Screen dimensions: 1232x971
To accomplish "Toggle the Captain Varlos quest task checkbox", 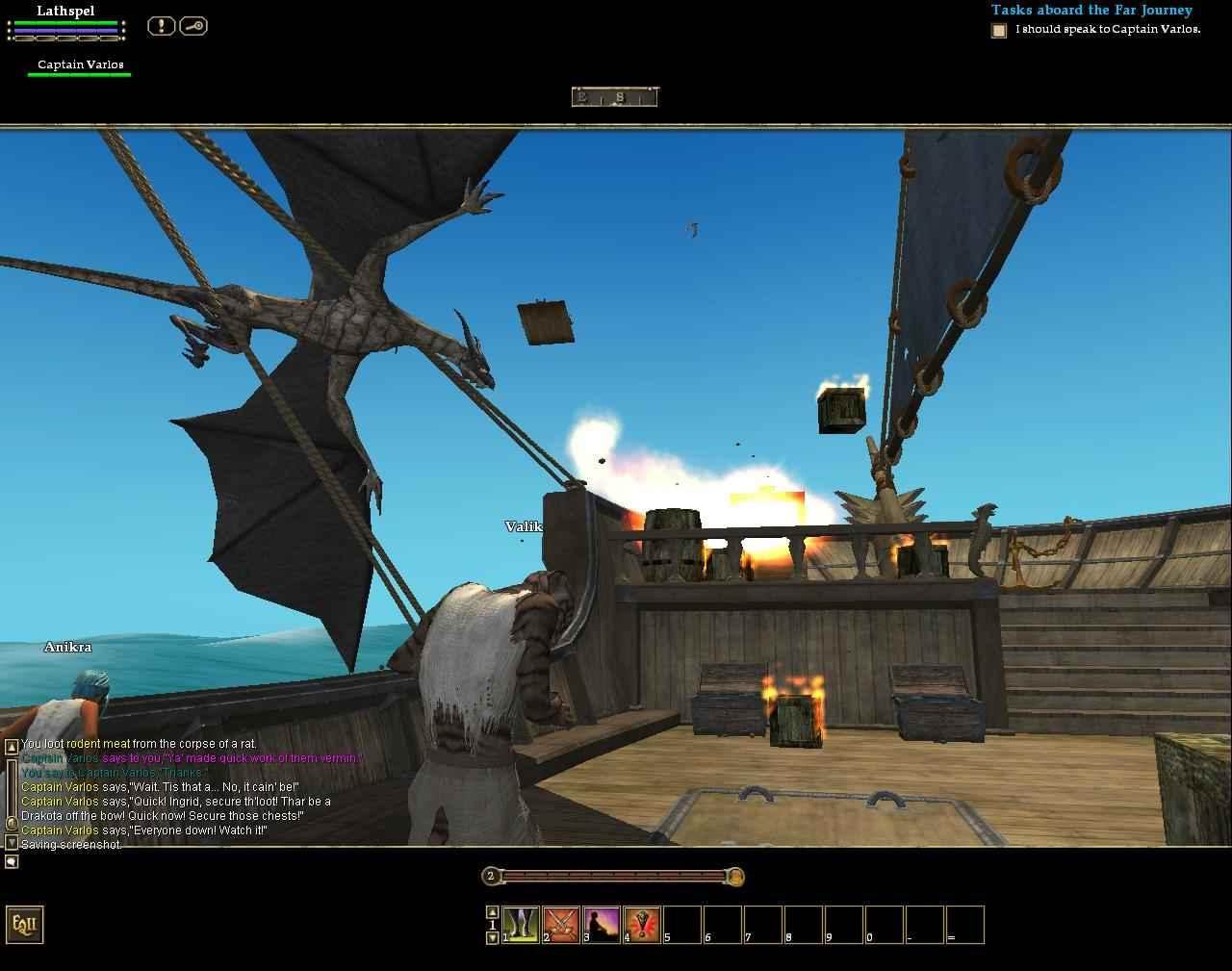I will (999, 31).
